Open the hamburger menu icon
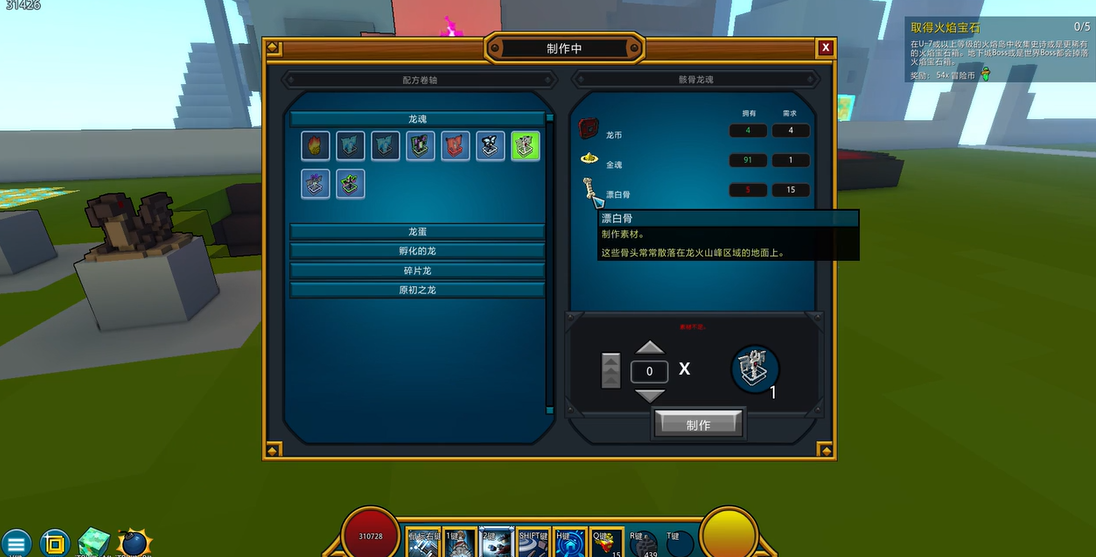 [17, 543]
